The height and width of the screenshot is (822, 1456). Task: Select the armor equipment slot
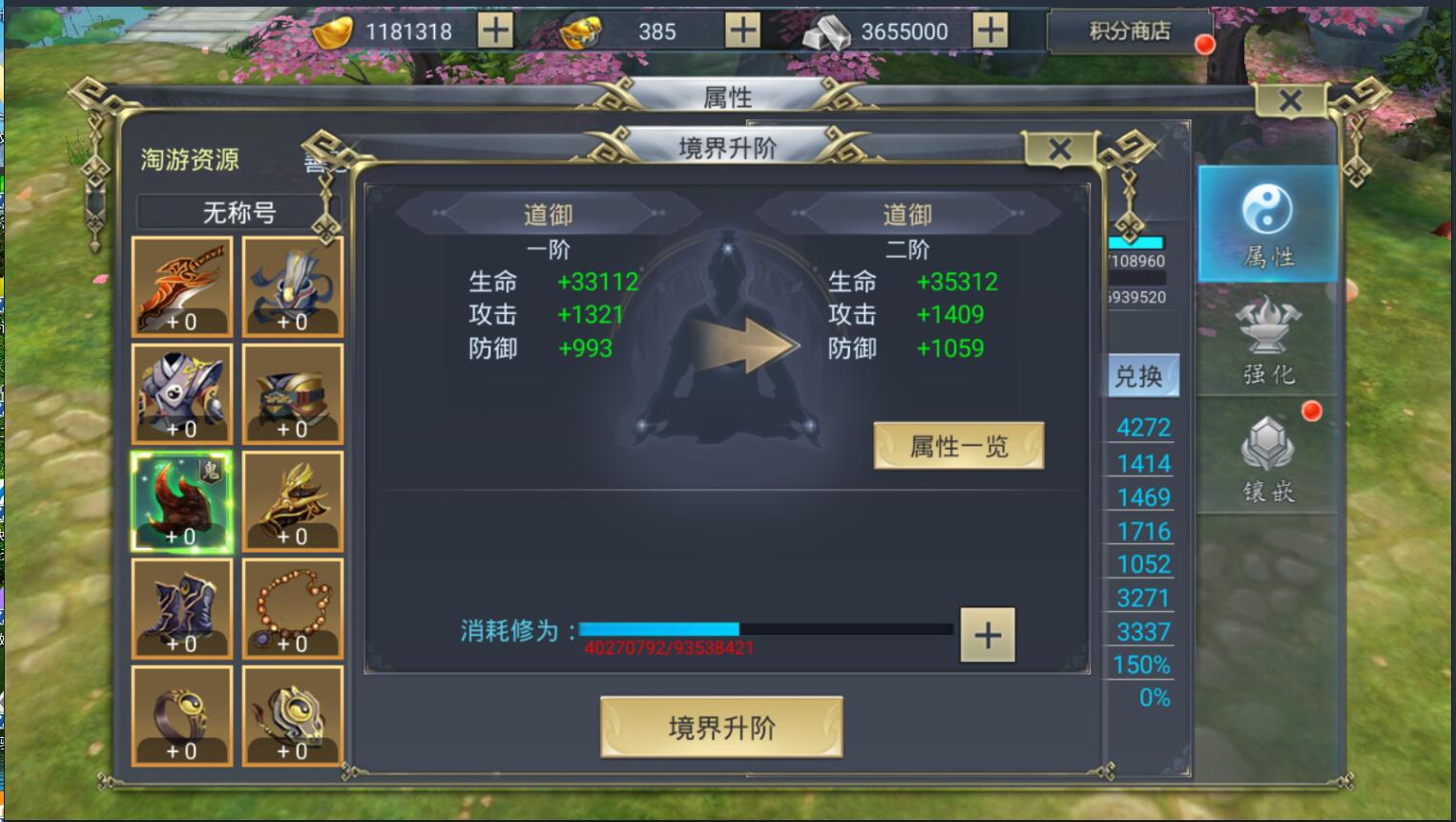181,391
